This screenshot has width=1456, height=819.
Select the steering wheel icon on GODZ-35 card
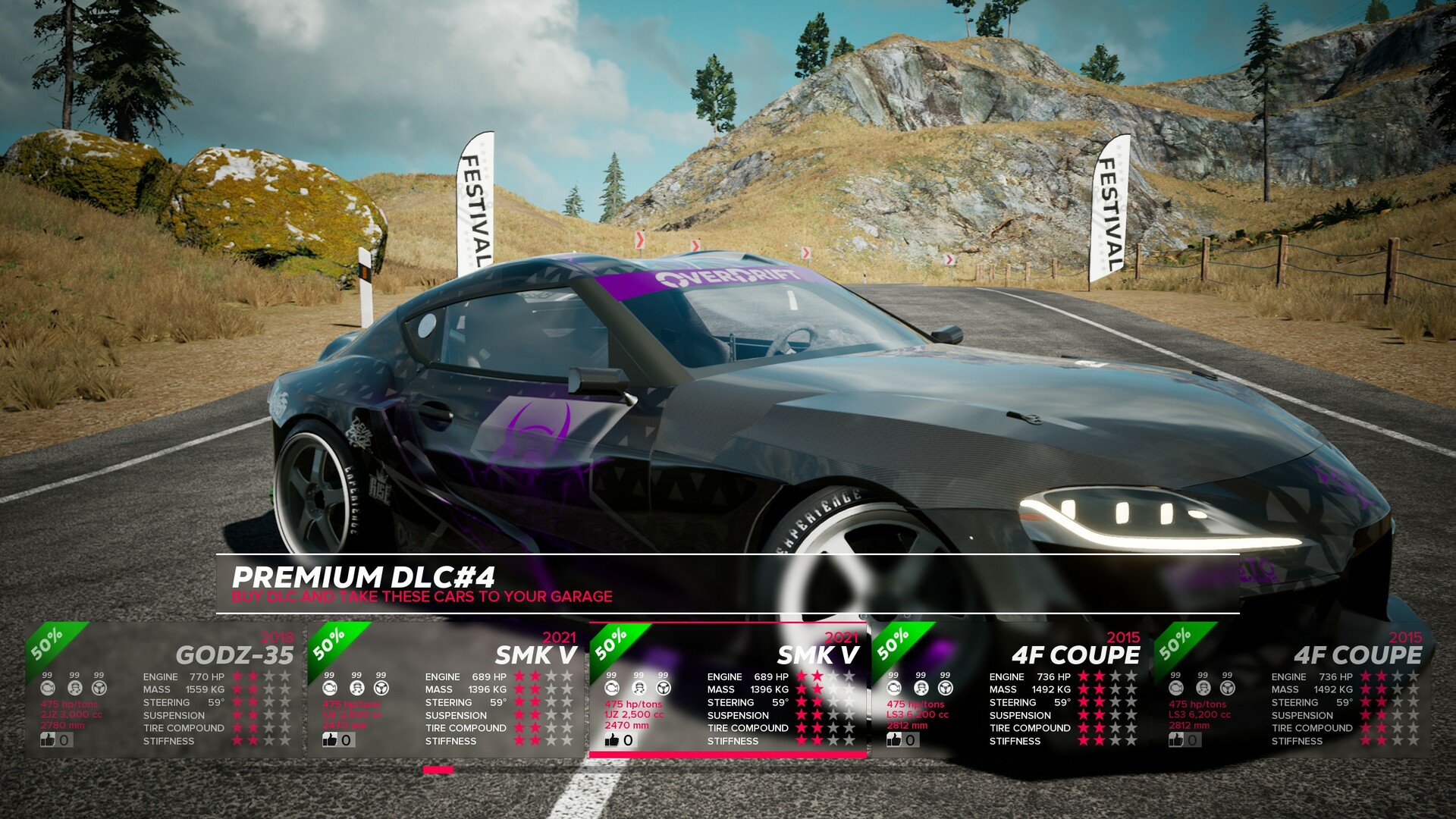[99, 688]
